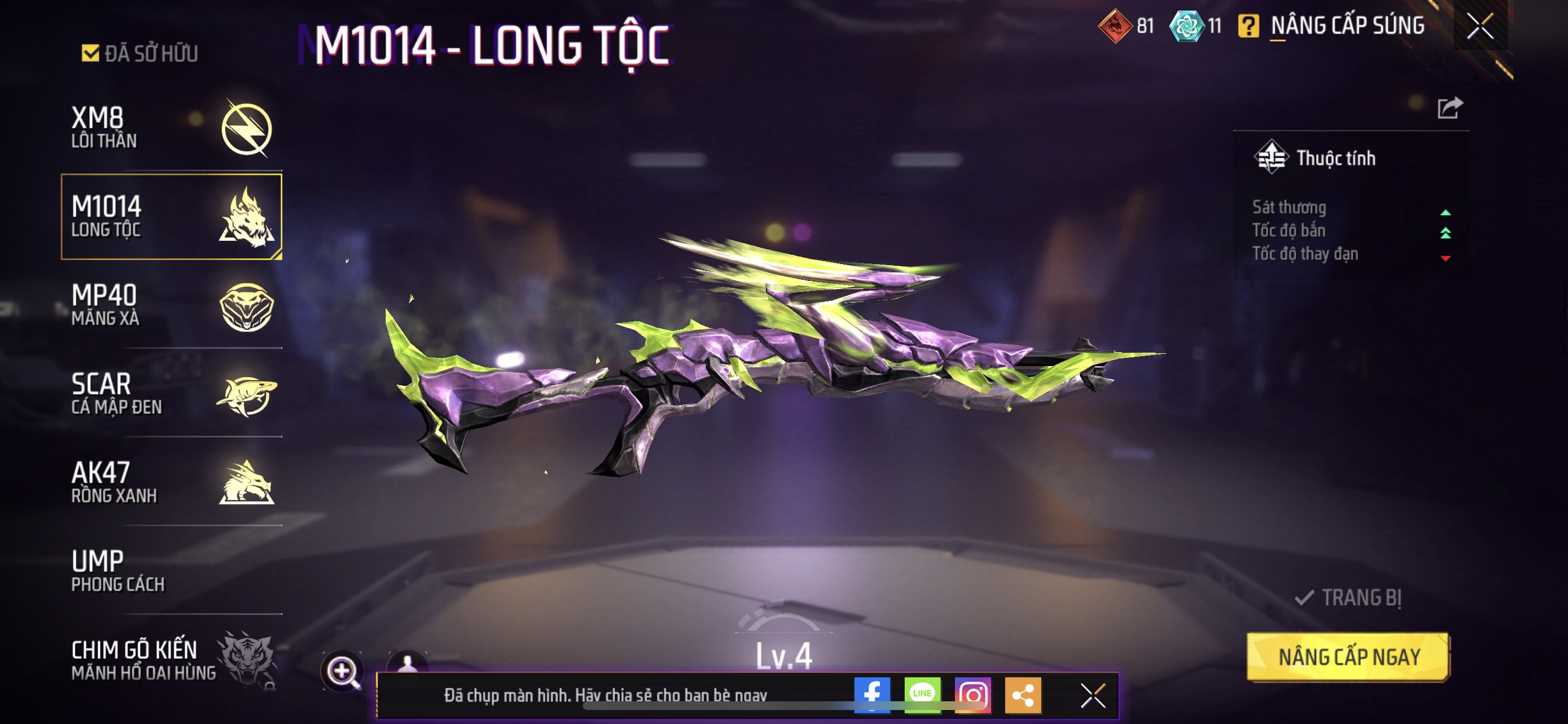
Task: Open the question mark help icon
Action: (x=1248, y=26)
